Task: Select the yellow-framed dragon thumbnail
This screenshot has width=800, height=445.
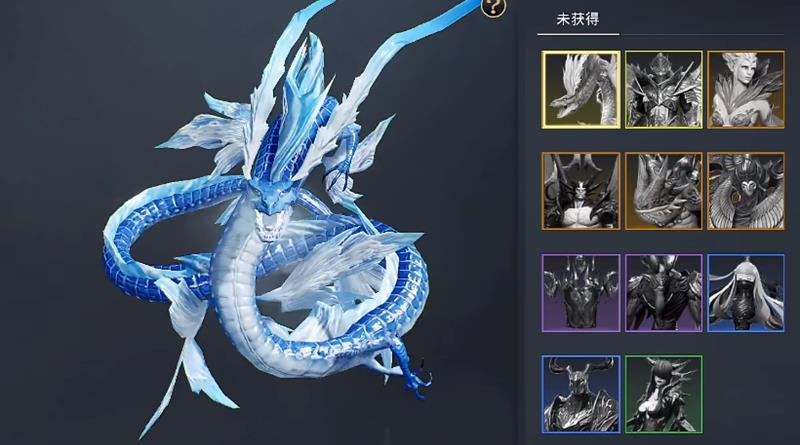Action: tap(581, 90)
